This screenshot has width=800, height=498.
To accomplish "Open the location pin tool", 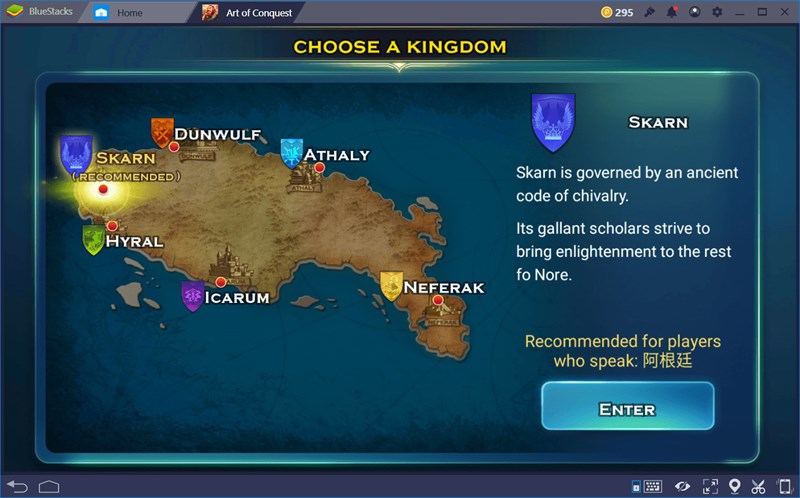I will click(734, 486).
